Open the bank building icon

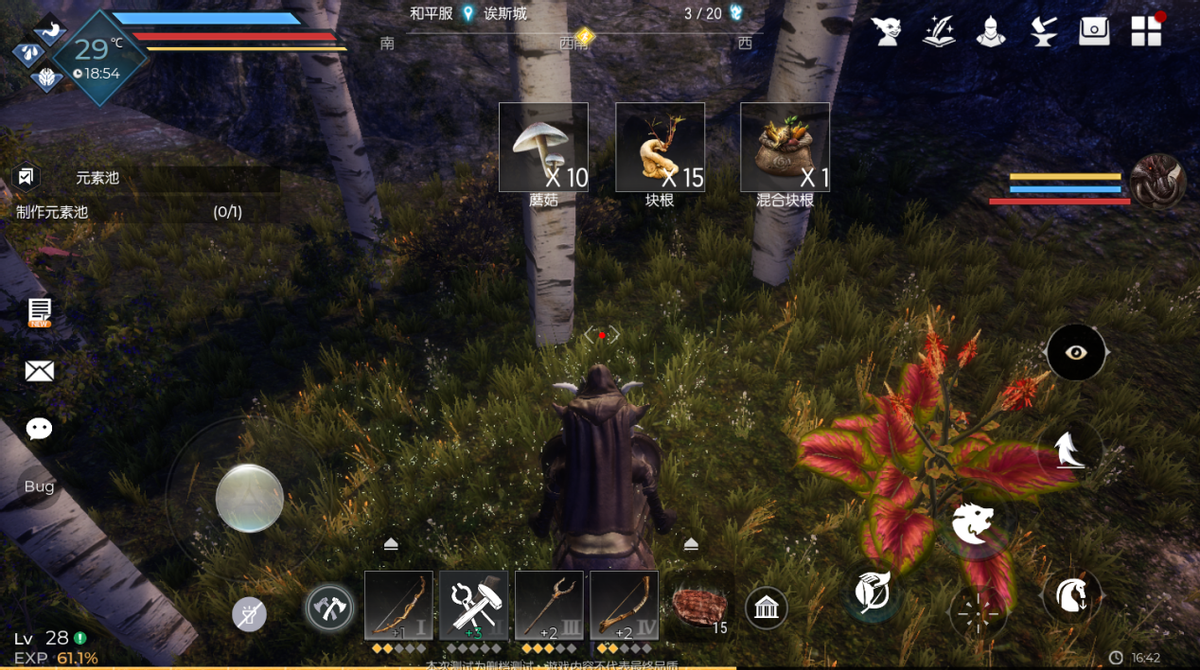pos(766,607)
